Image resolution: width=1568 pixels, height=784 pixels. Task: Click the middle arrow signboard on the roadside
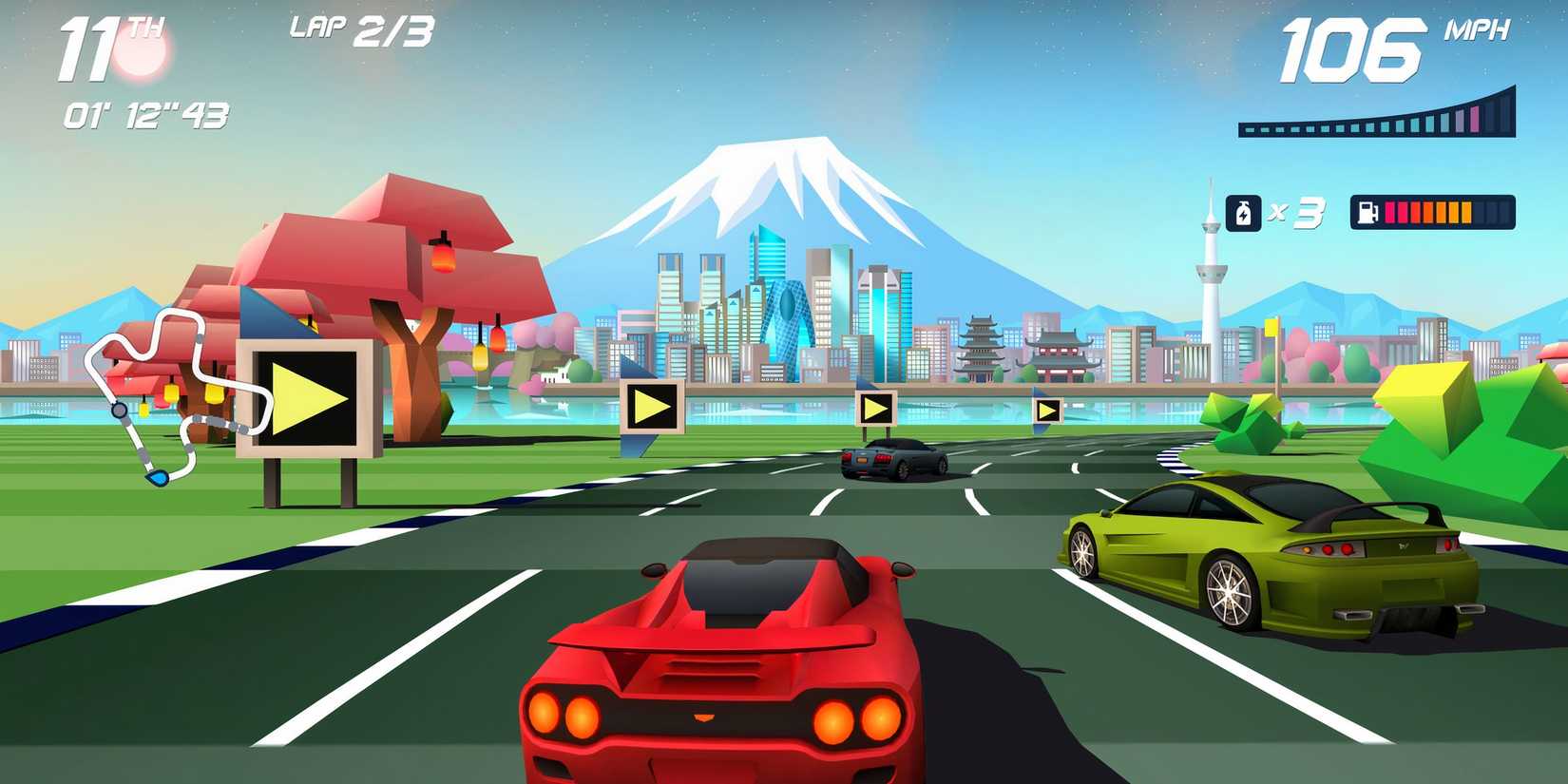coord(651,407)
